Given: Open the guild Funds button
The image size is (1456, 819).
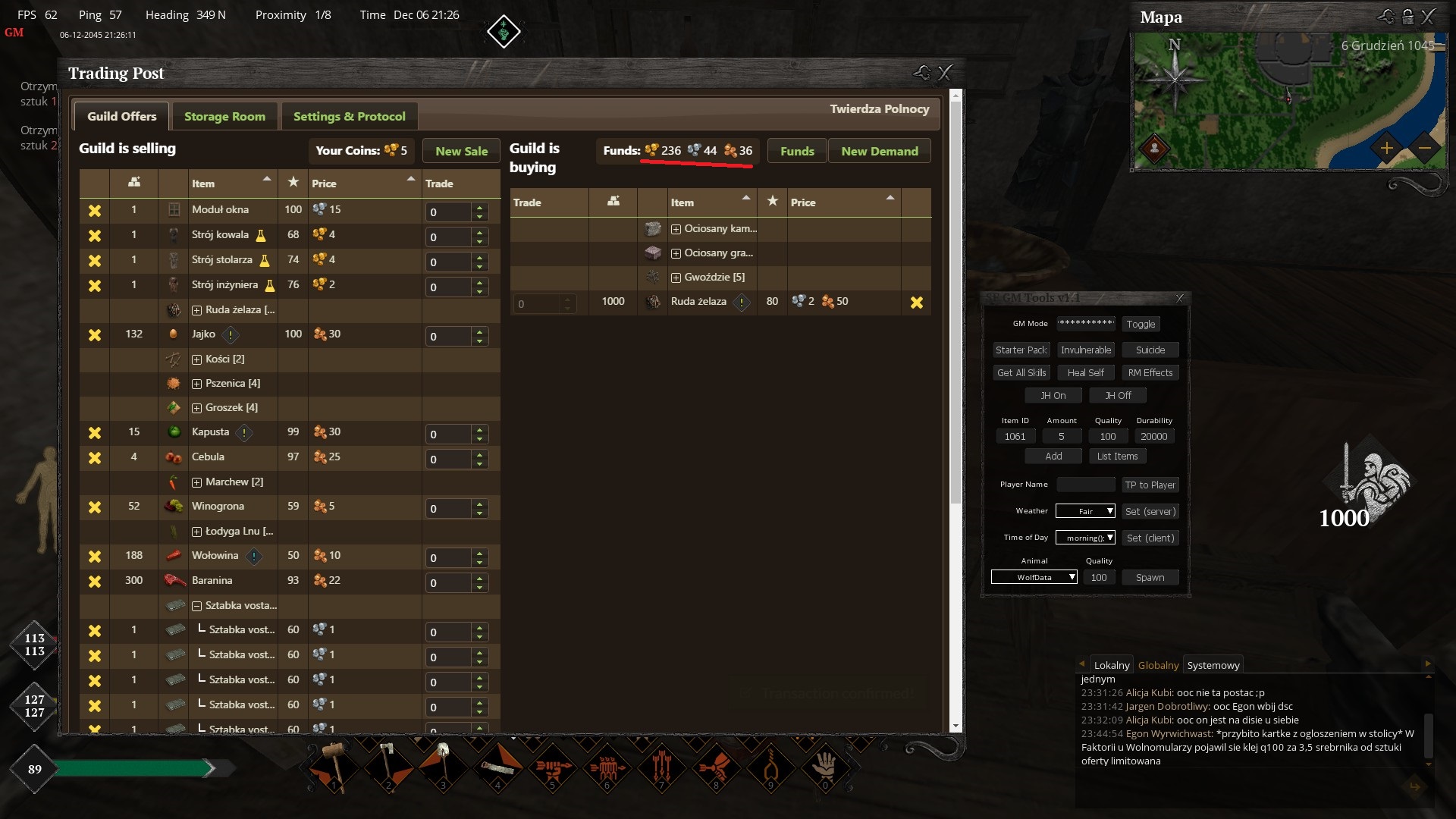Looking at the screenshot, I should click(x=797, y=151).
